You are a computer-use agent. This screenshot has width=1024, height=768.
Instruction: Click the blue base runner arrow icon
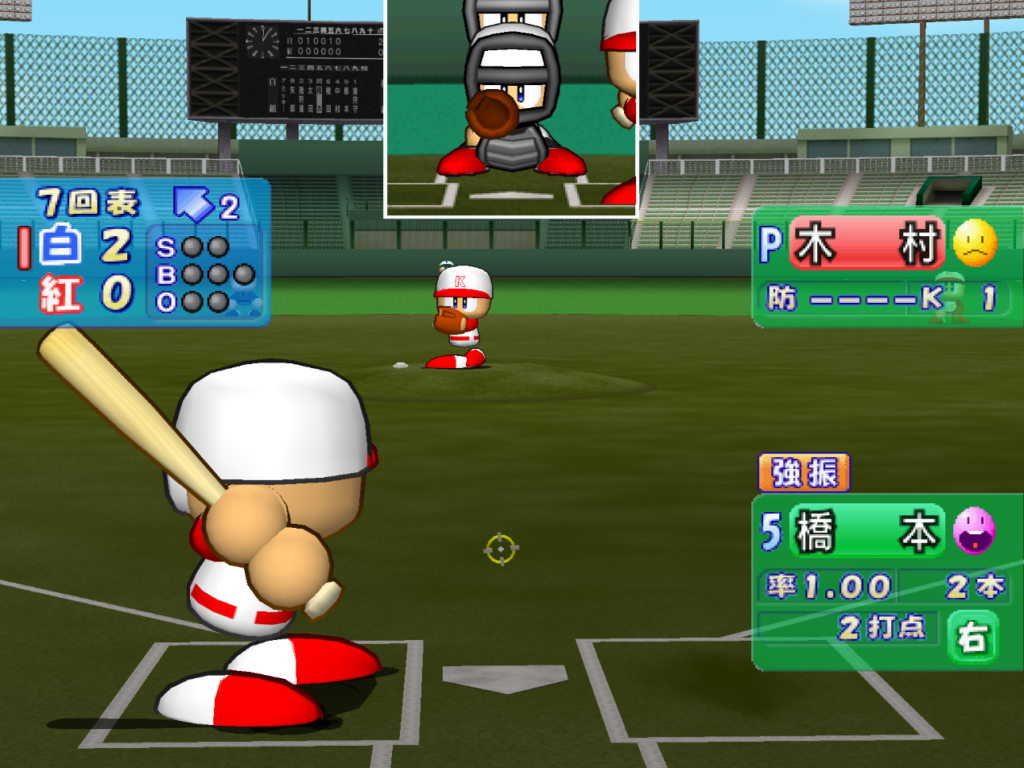pyautogui.click(x=194, y=204)
